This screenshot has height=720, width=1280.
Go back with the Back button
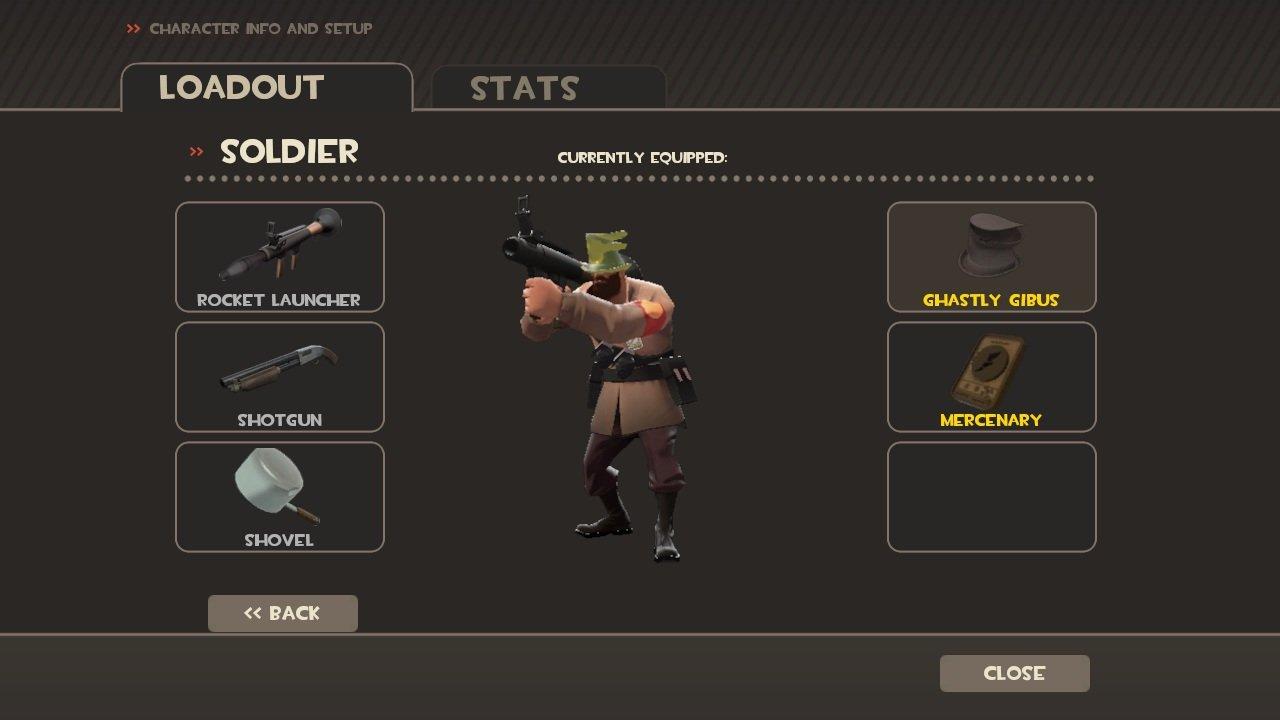pyautogui.click(x=283, y=613)
